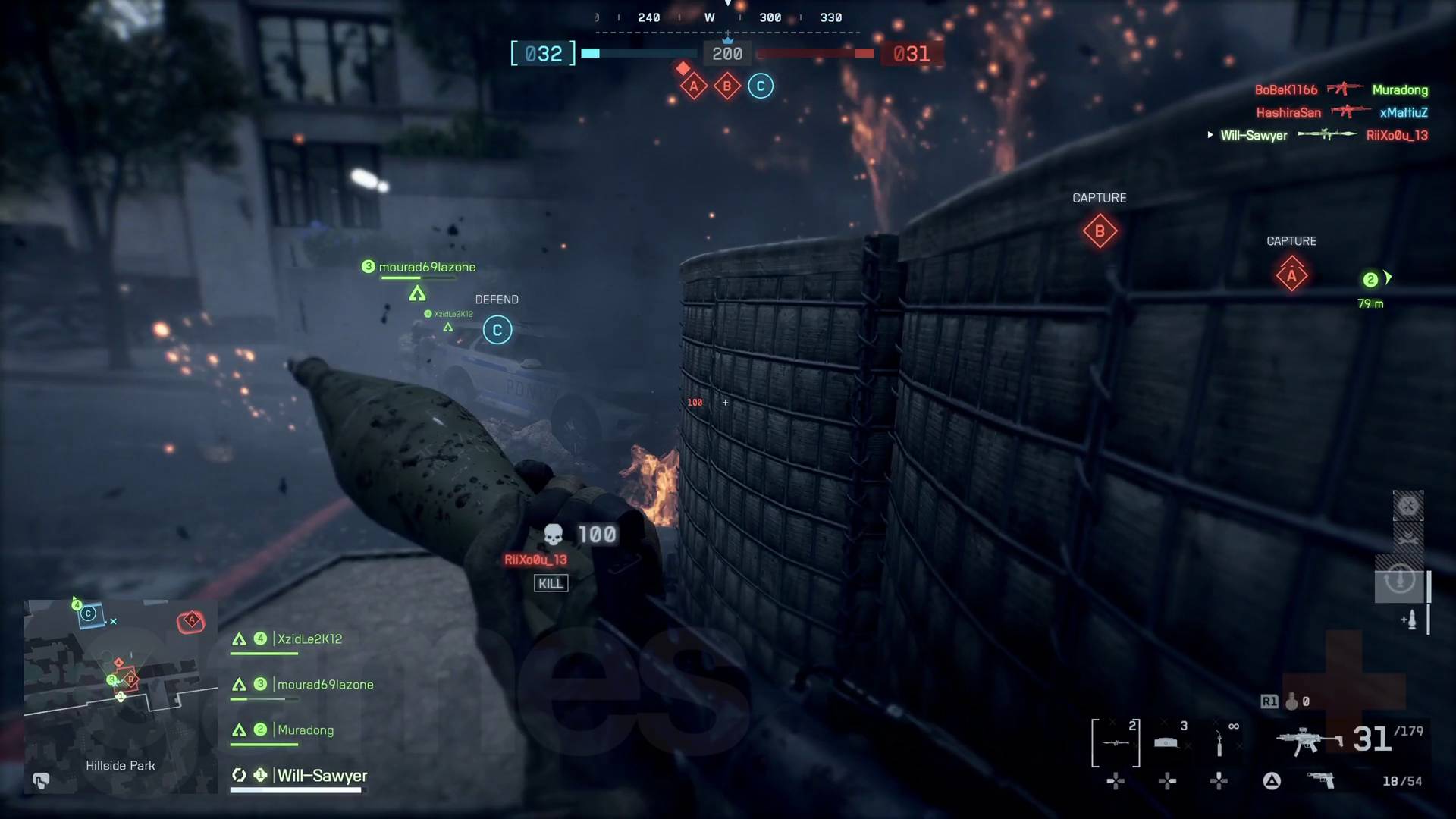Select objective tab B in top bar

click(726, 85)
